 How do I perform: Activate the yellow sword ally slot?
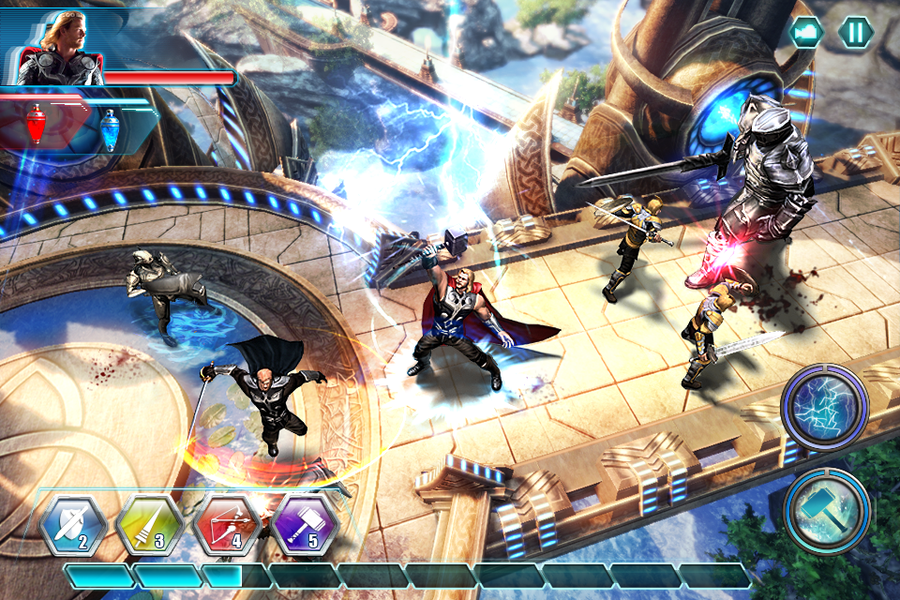(149, 525)
